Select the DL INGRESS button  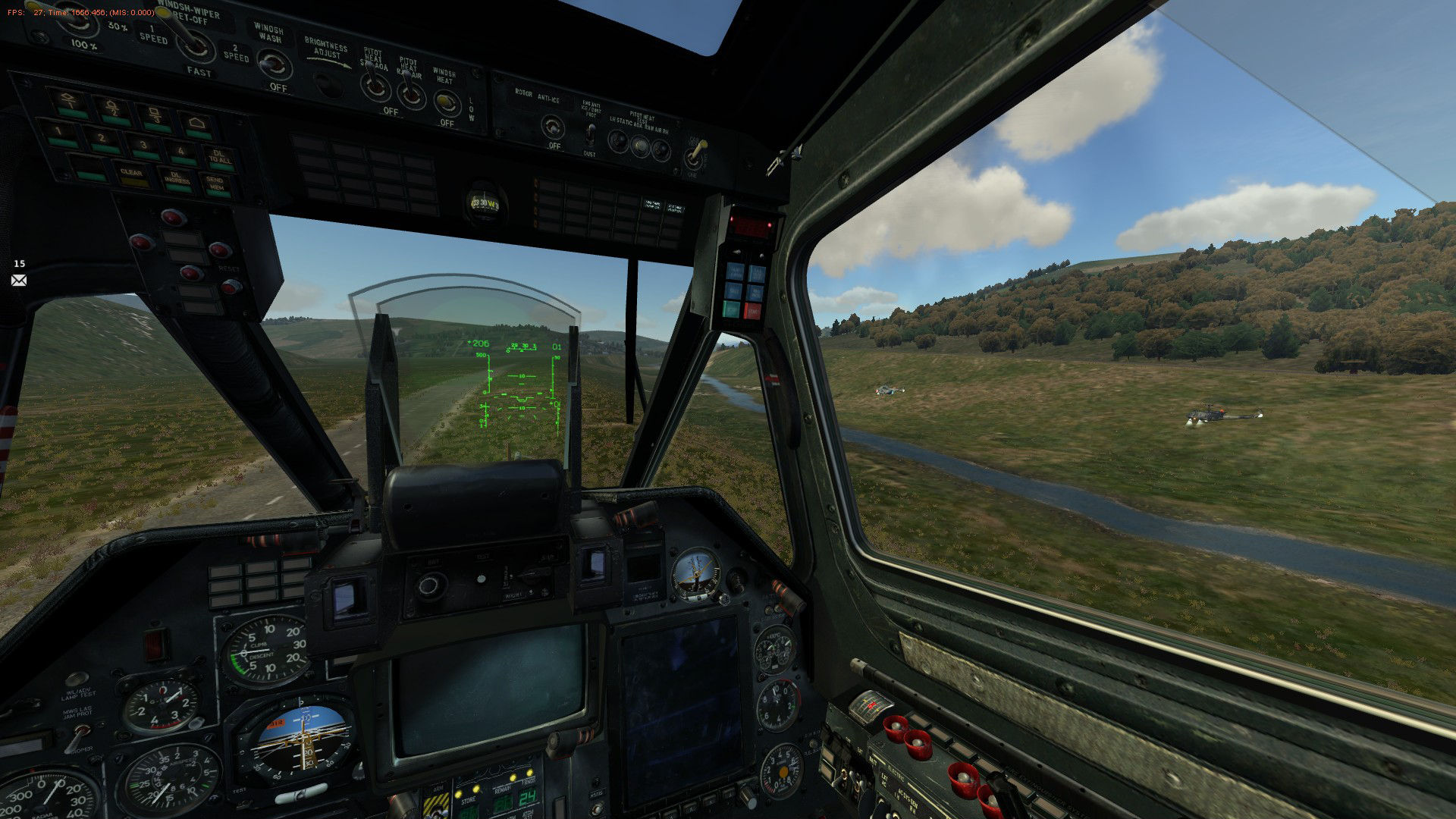pyautogui.click(x=177, y=179)
